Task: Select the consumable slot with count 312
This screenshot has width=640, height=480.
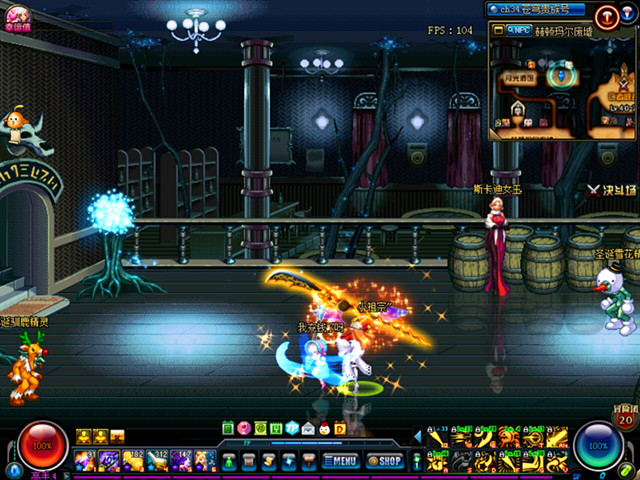Action: click(x=157, y=460)
